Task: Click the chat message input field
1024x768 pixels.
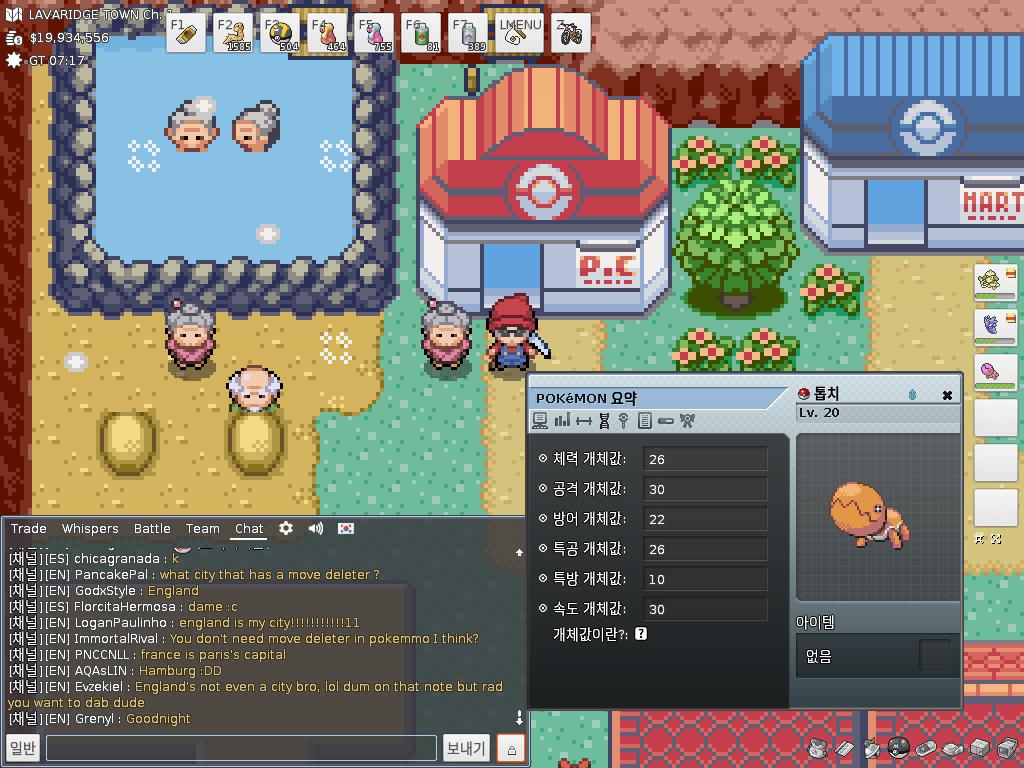Action: [x=241, y=748]
